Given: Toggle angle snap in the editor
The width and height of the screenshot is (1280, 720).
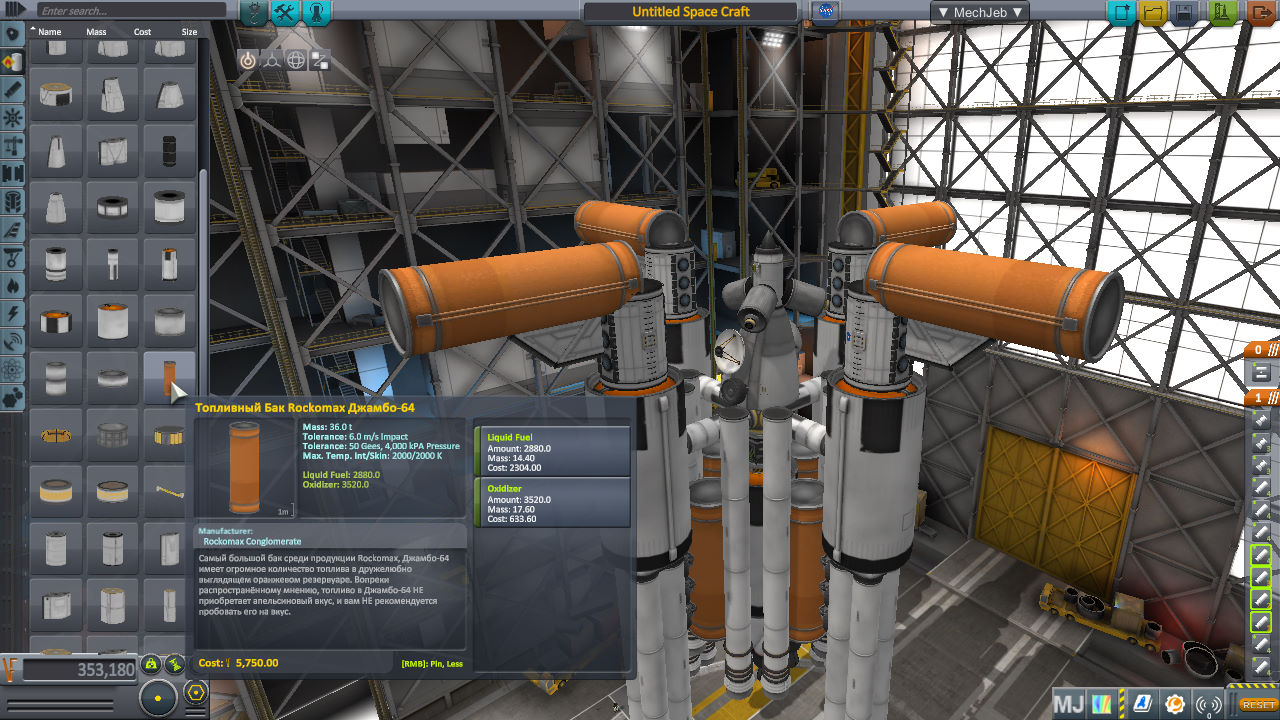Looking at the screenshot, I should click(196, 691).
